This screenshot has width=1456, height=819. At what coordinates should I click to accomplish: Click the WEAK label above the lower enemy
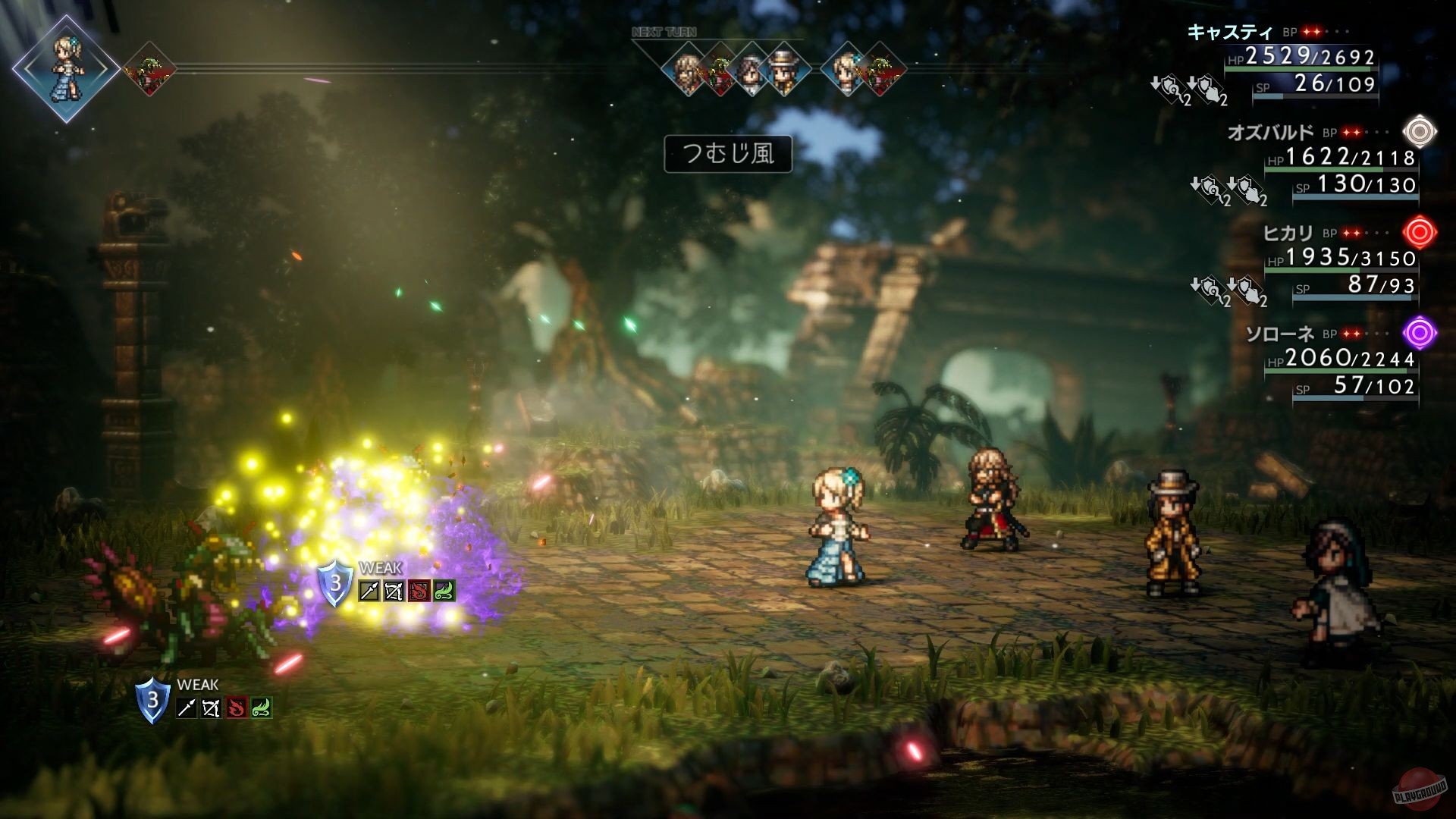198,683
